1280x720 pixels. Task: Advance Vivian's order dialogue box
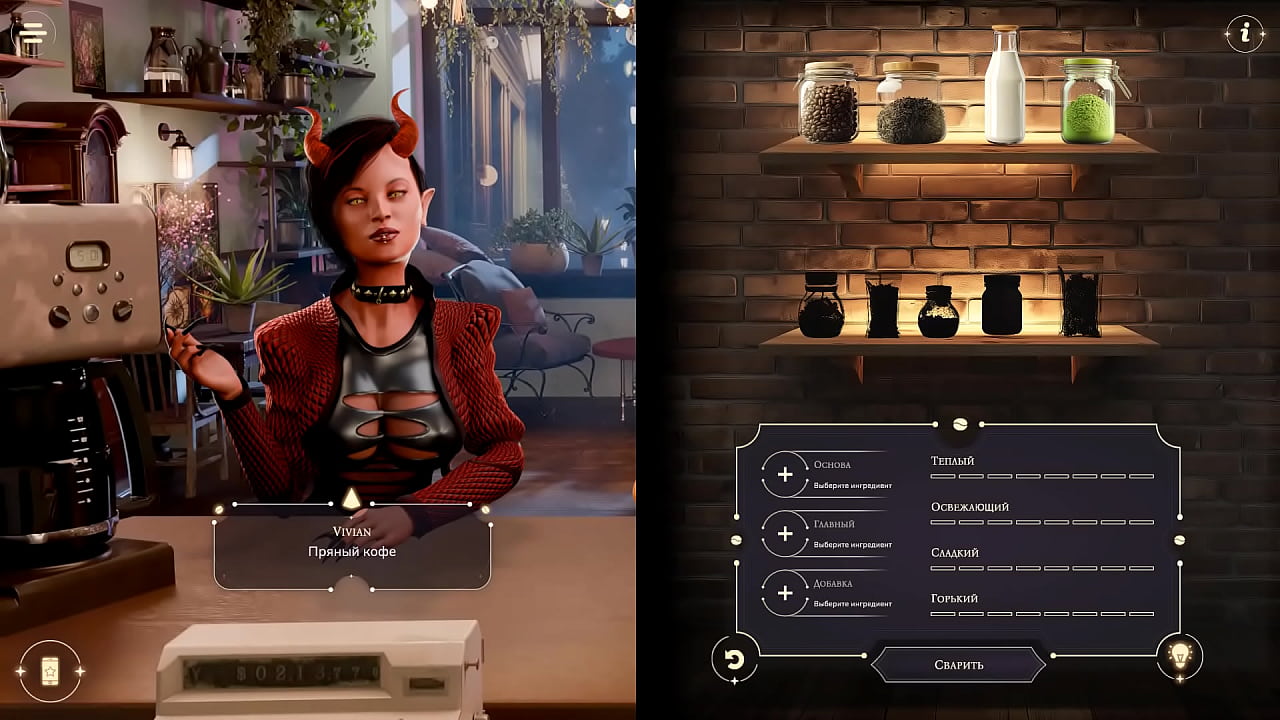click(352, 543)
